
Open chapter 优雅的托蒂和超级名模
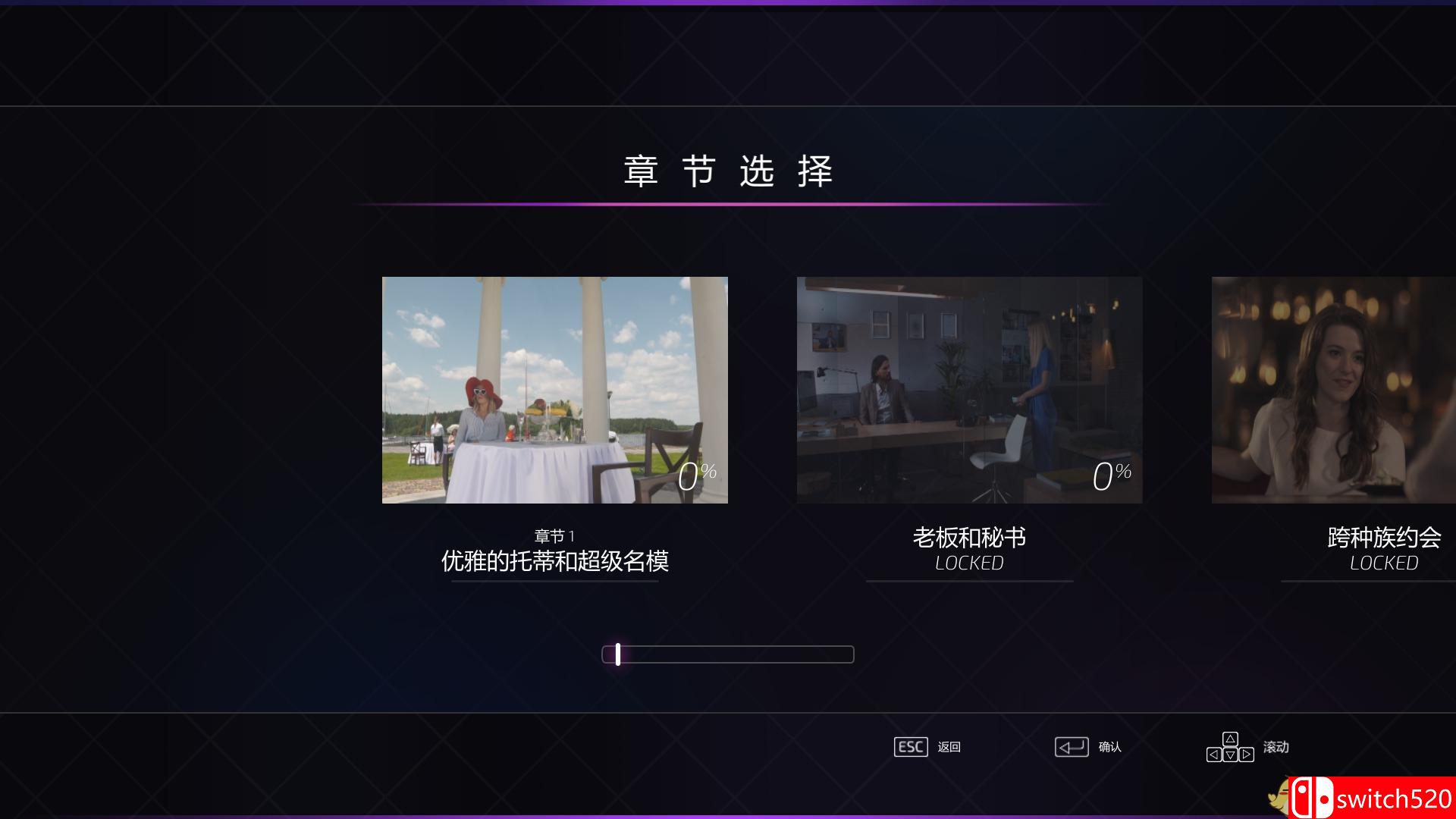pos(554,390)
